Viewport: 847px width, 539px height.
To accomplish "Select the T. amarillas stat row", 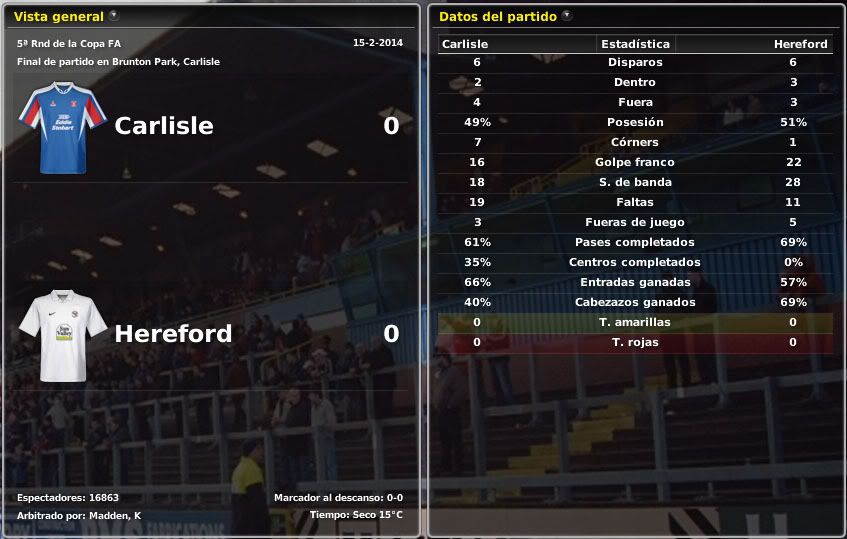I will click(x=635, y=322).
